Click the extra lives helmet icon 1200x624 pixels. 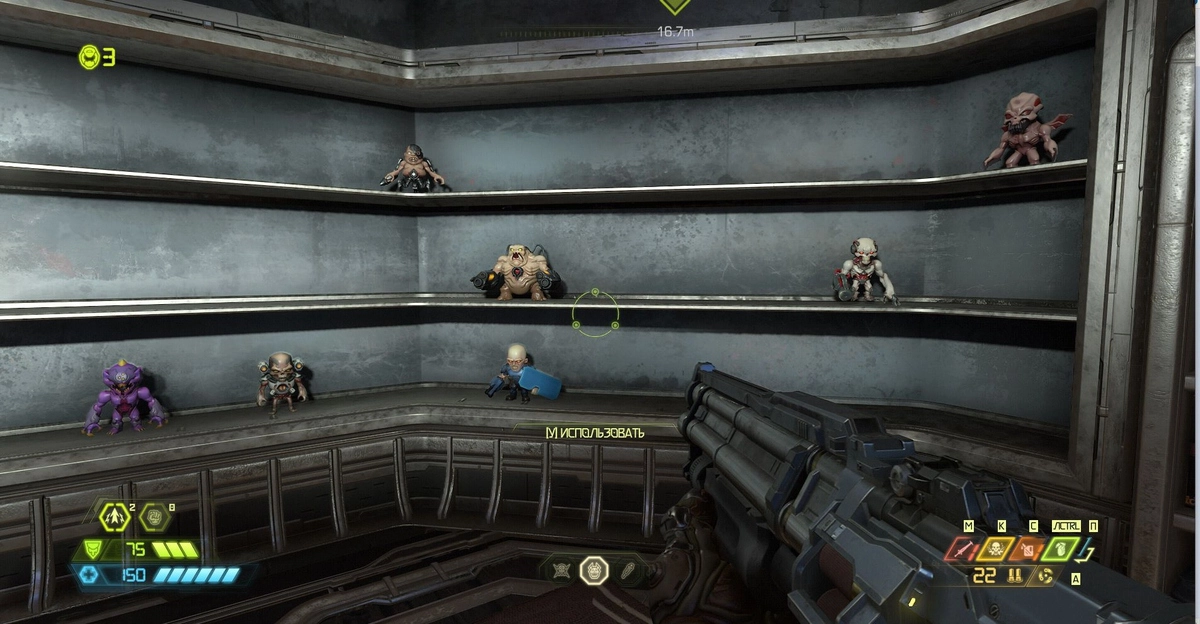pos(88,58)
